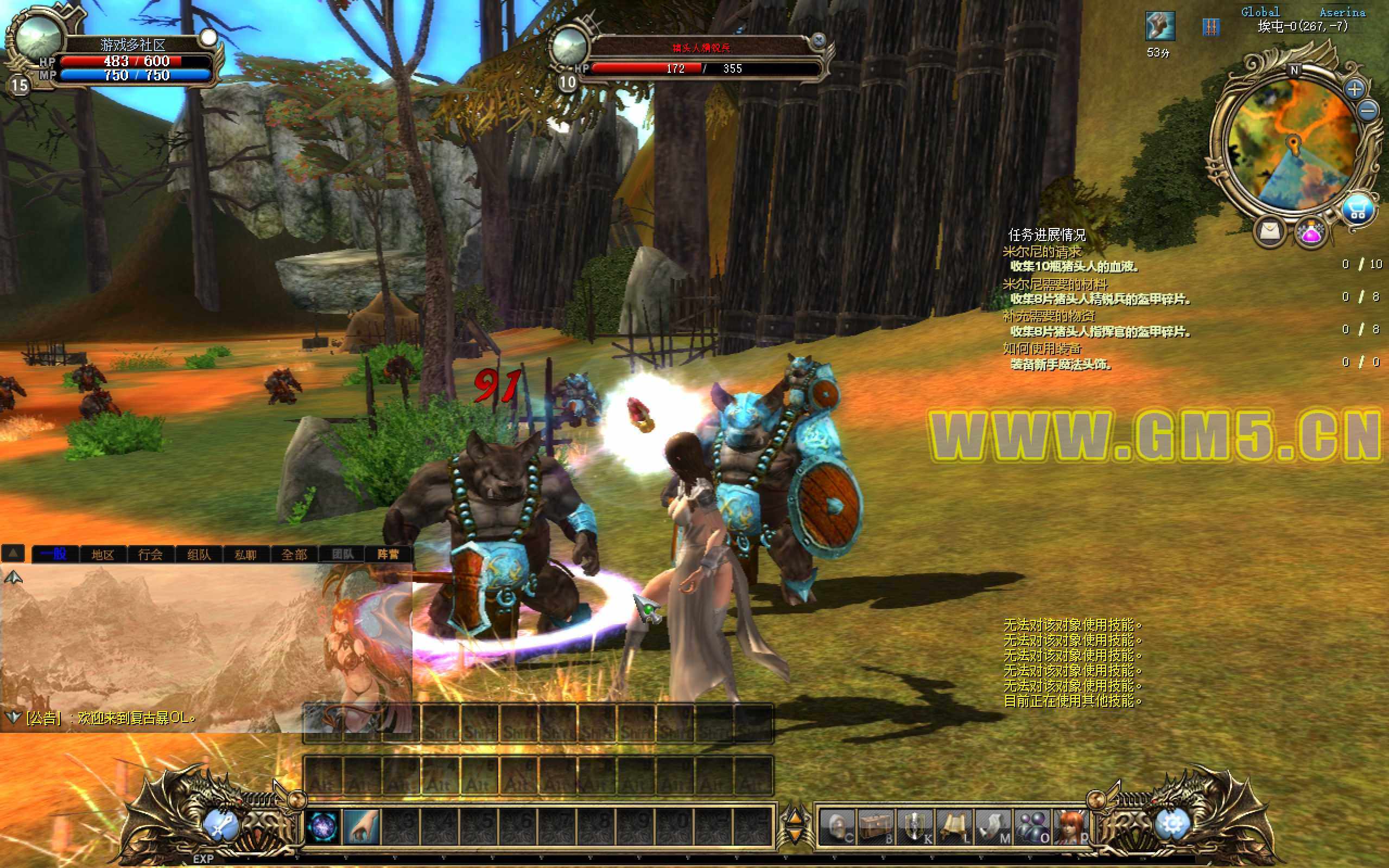The width and height of the screenshot is (1389, 868).
Task: Open the shield-and-sword skills icon
Action: click(x=914, y=827)
